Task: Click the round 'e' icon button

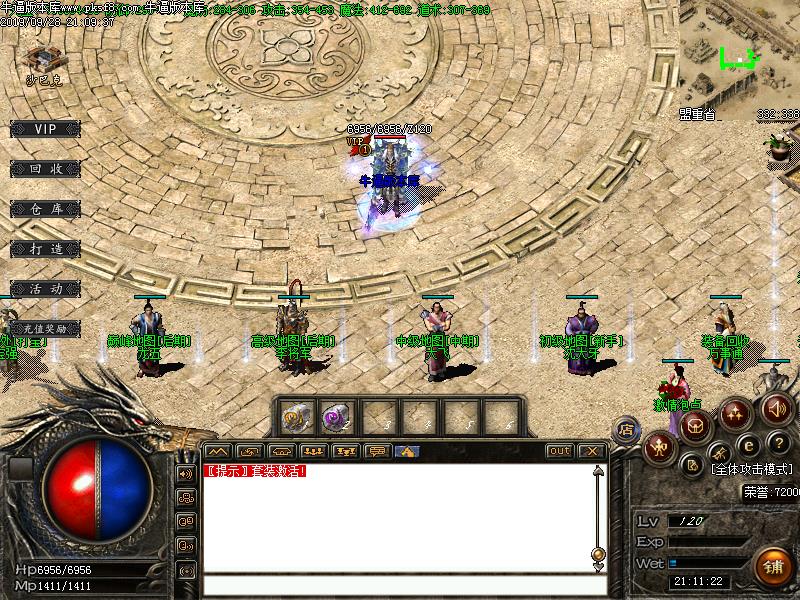Action: (747, 445)
